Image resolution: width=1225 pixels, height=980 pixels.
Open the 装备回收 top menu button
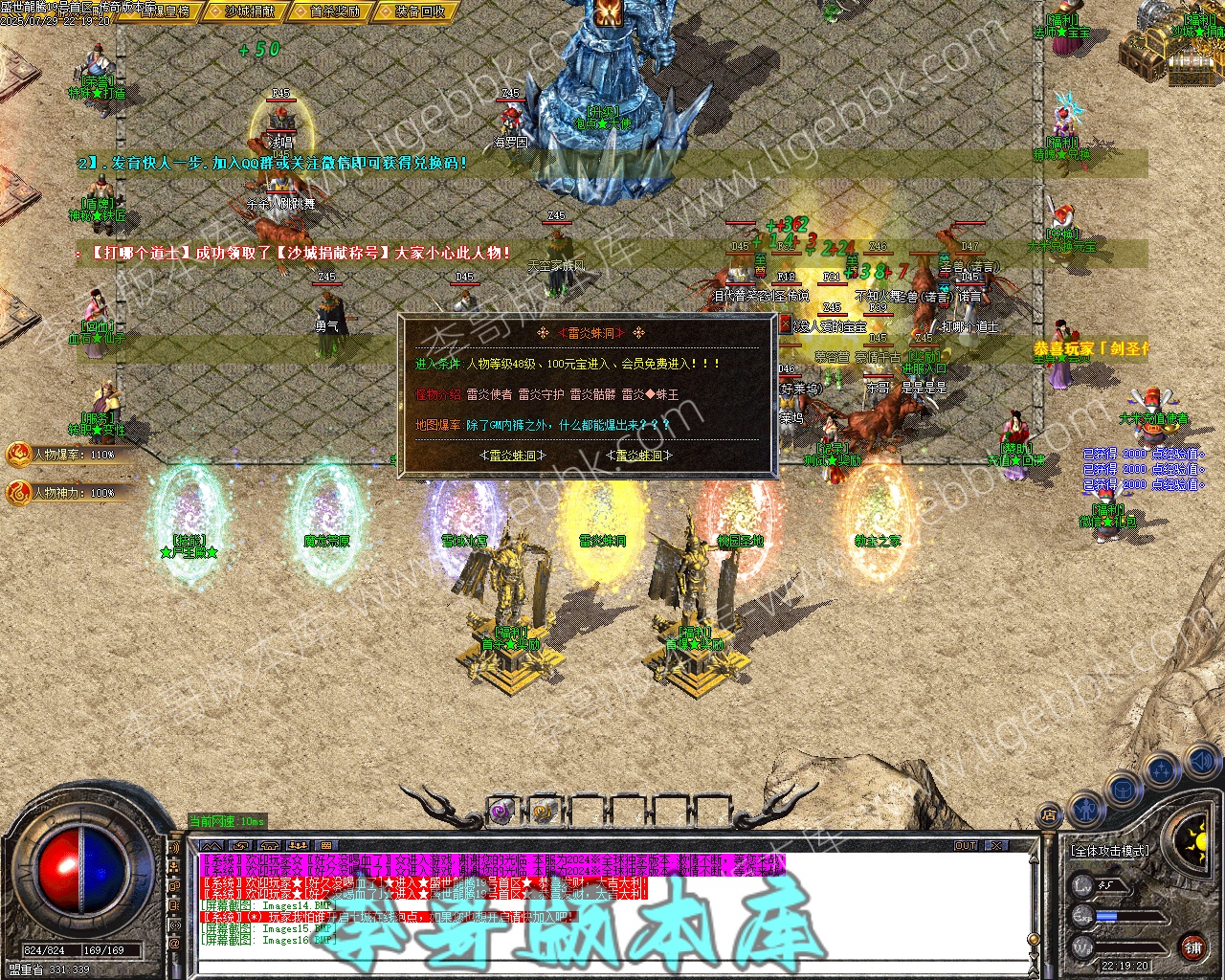419,11
